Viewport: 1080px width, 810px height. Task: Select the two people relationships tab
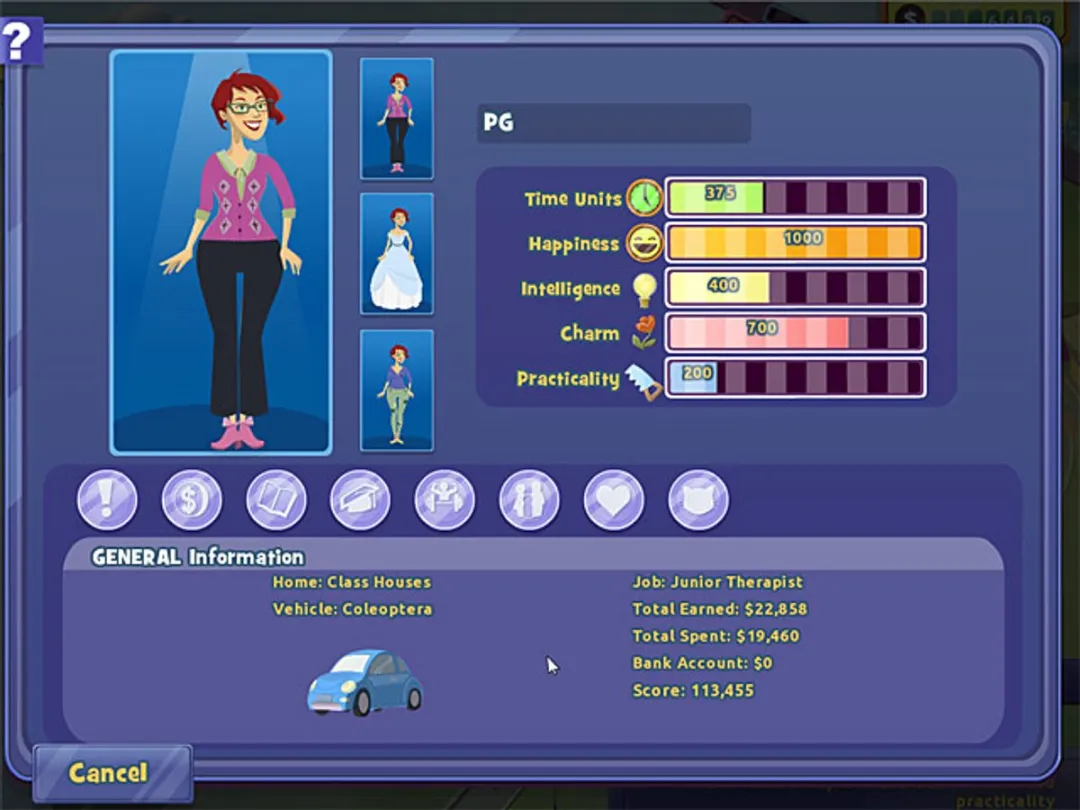click(x=529, y=500)
